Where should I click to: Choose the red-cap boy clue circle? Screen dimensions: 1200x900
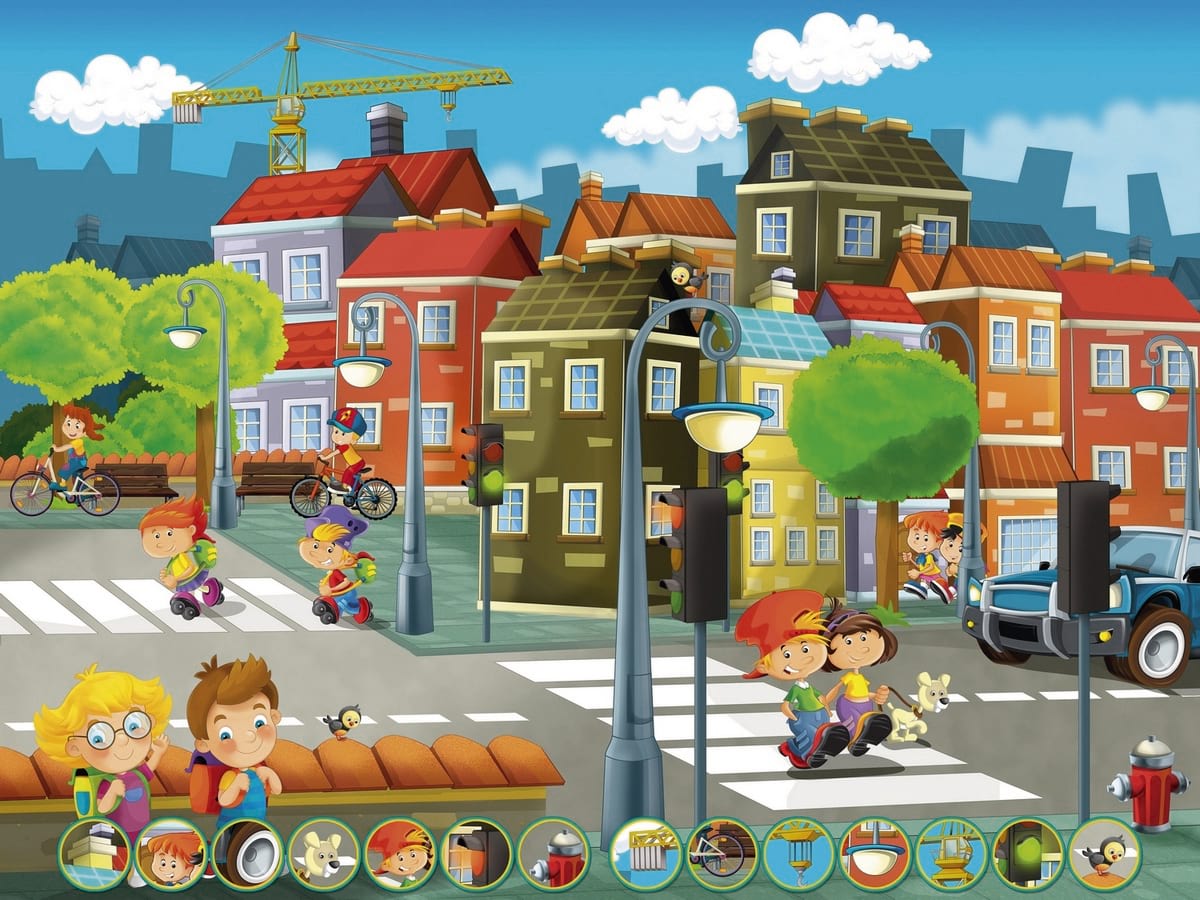(x=400, y=854)
